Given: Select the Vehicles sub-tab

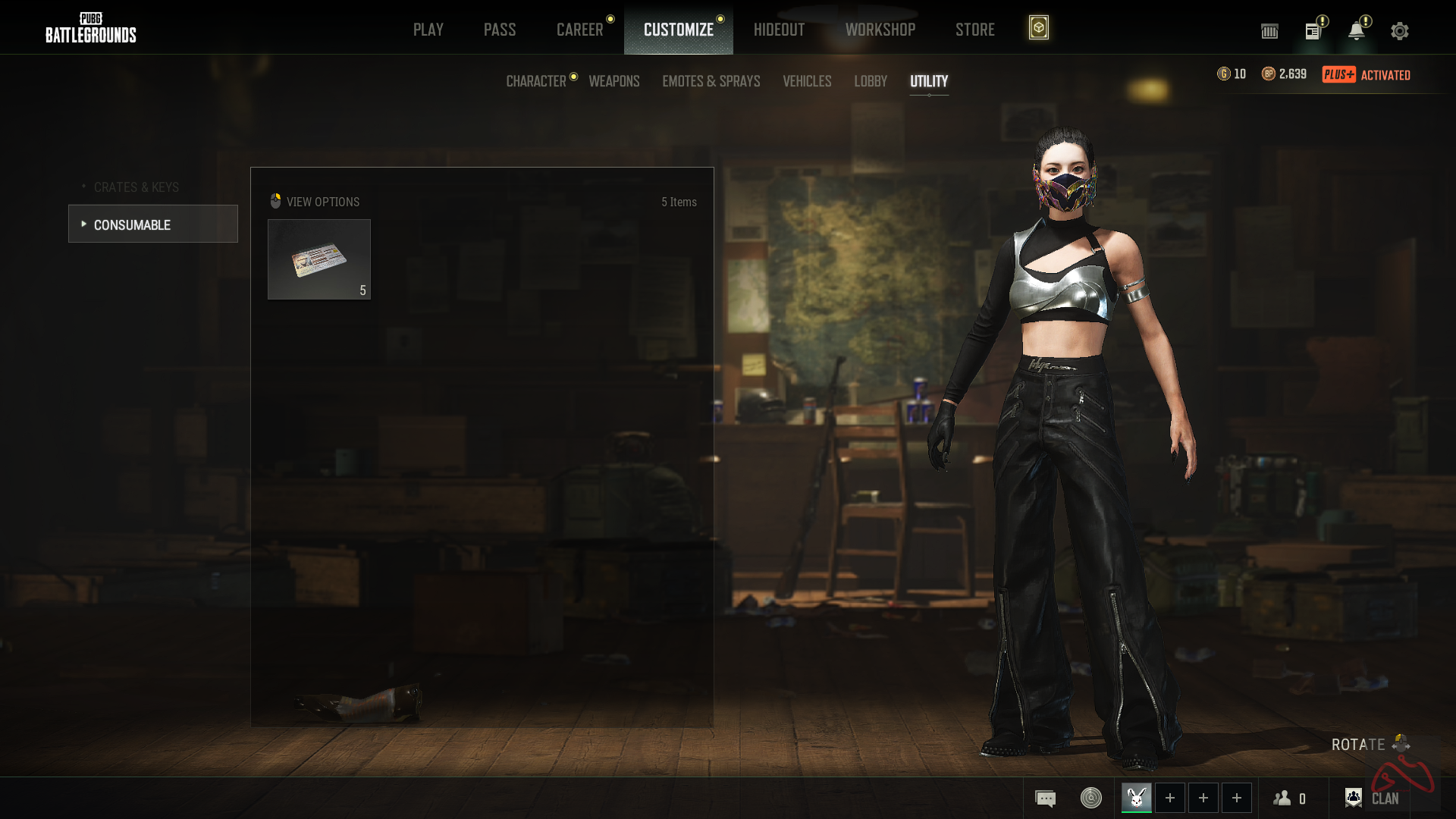Looking at the screenshot, I should coord(807,81).
